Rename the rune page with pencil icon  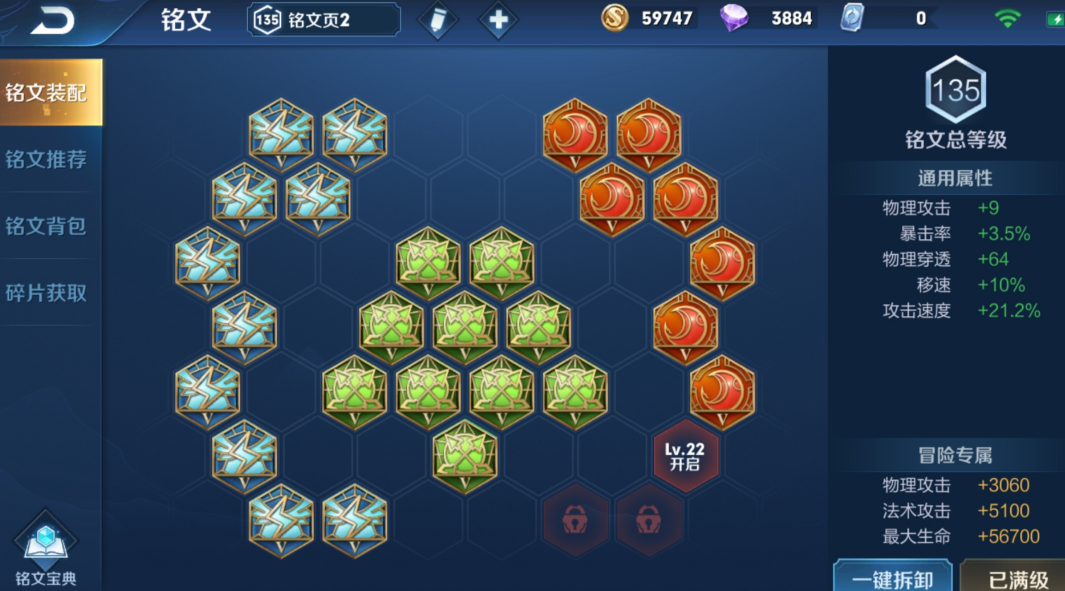tap(437, 20)
